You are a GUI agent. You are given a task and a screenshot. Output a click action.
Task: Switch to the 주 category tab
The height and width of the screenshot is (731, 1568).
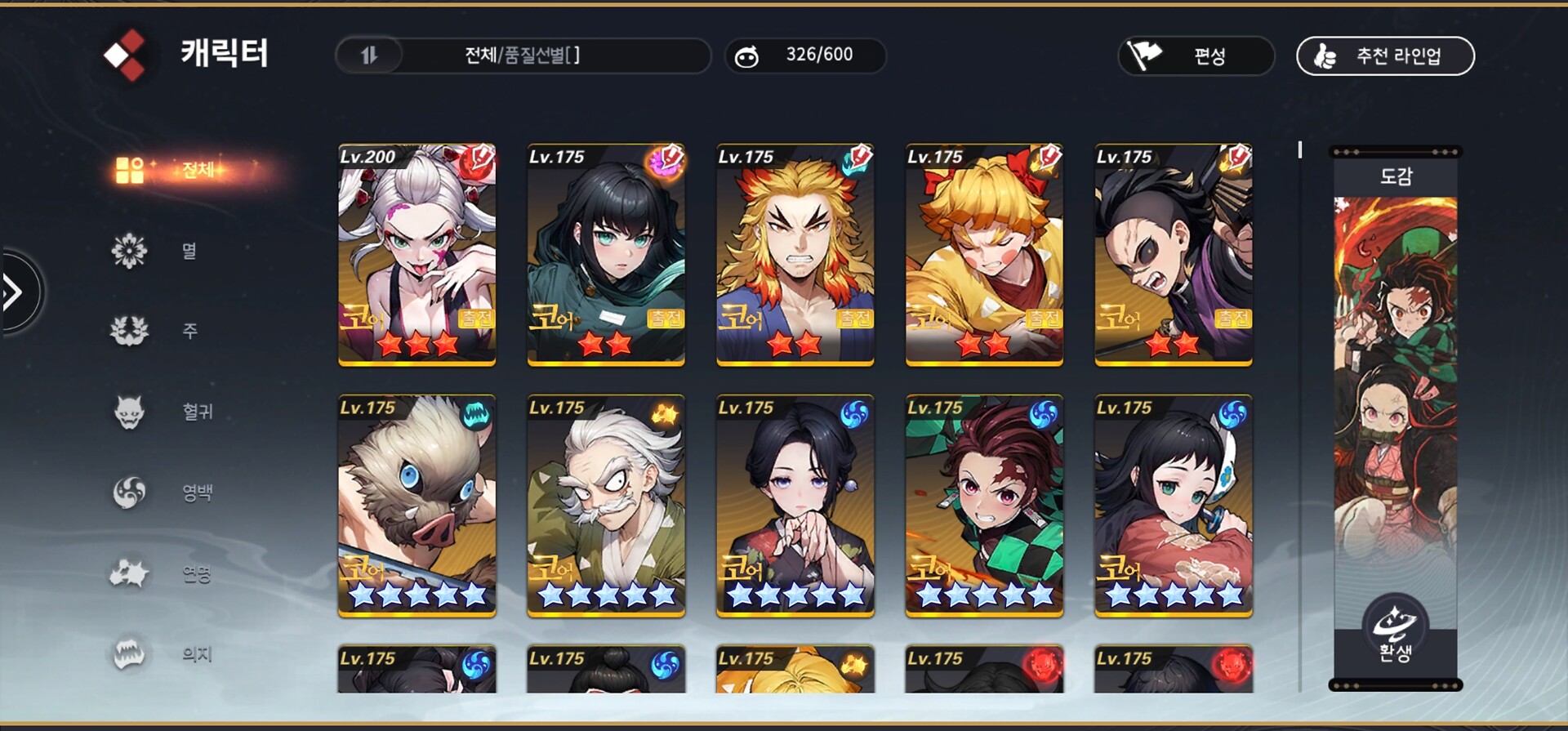[163, 331]
